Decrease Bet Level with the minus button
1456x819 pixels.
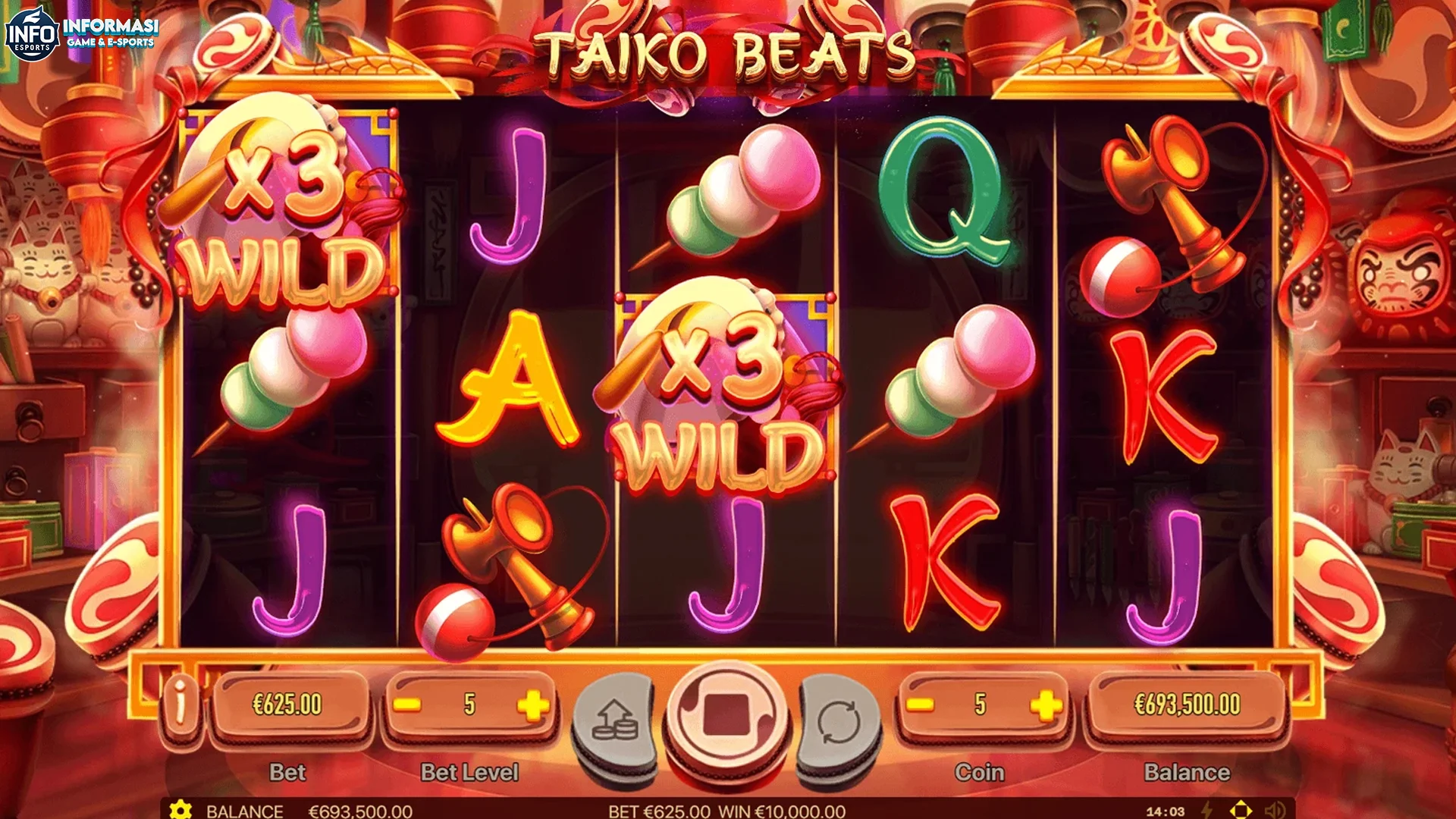[x=408, y=703]
